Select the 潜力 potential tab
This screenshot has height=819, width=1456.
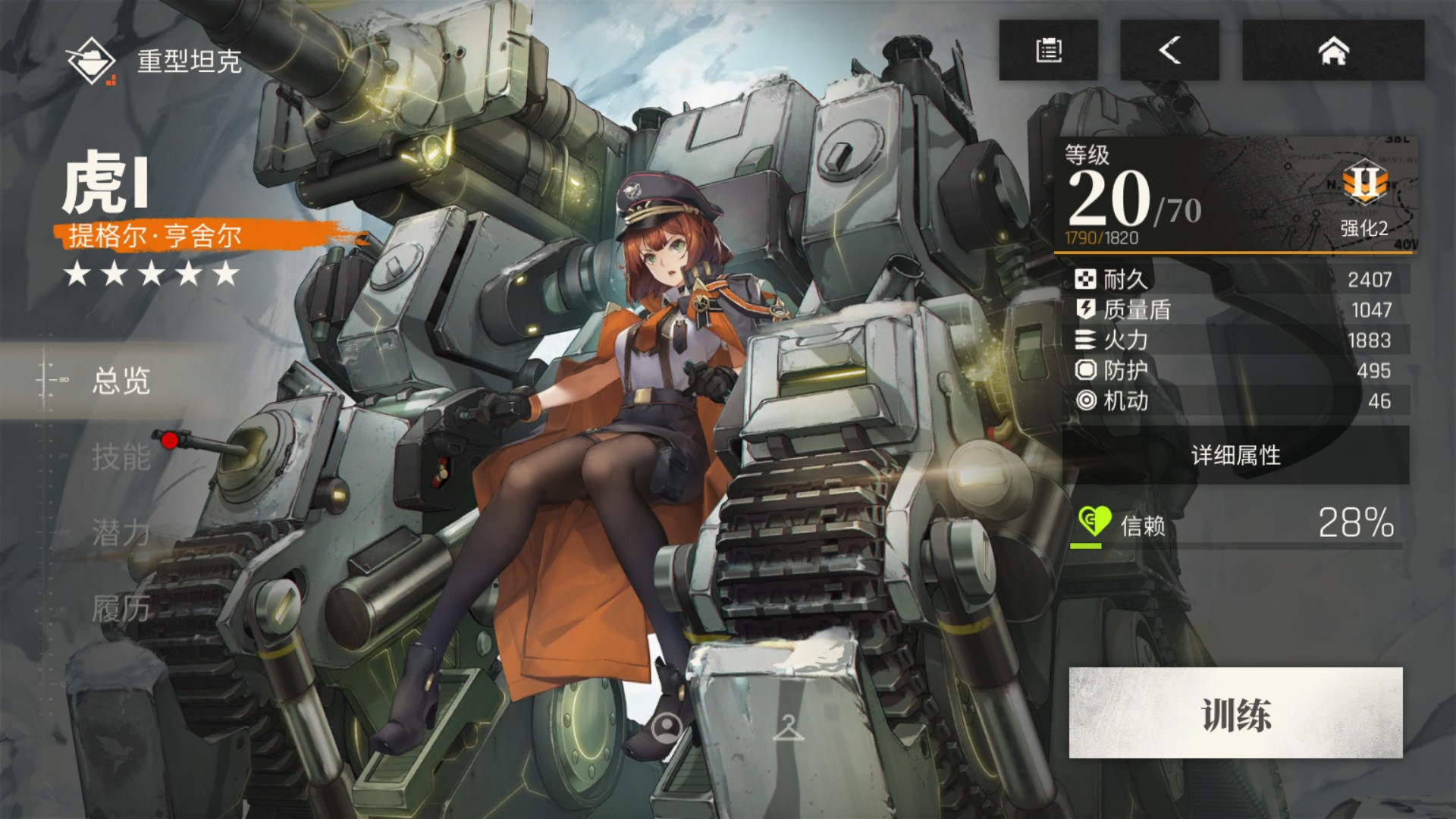[x=121, y=532]
